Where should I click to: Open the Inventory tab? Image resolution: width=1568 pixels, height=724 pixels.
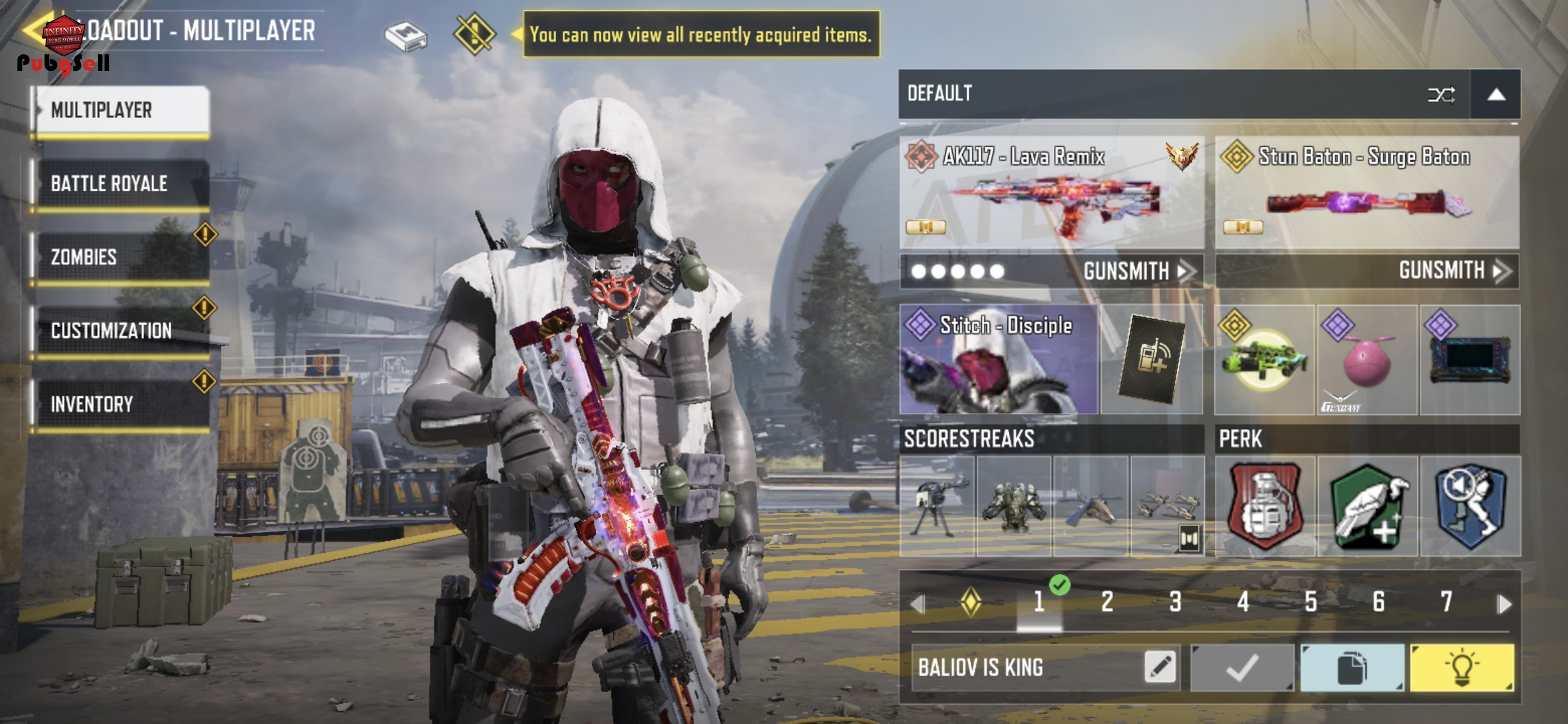(x=122, y=405)
